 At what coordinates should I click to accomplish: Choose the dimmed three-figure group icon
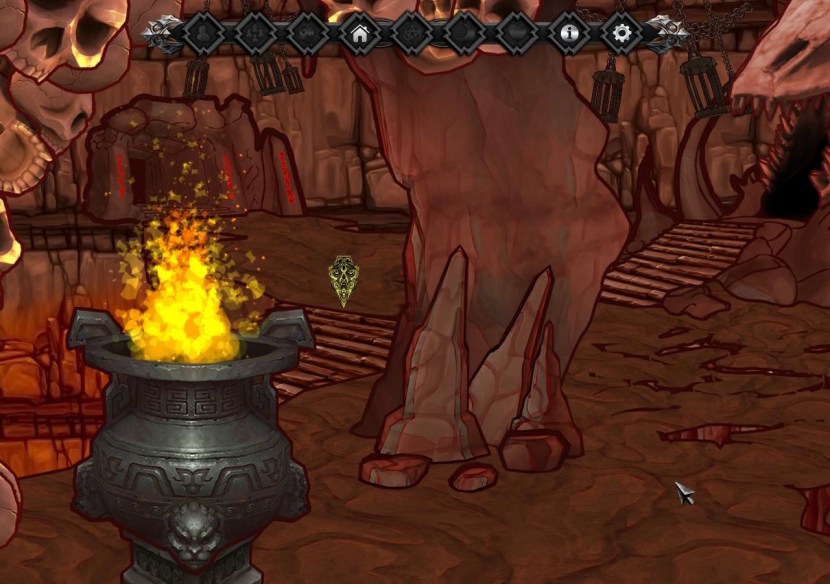click(x=255, y=34)
